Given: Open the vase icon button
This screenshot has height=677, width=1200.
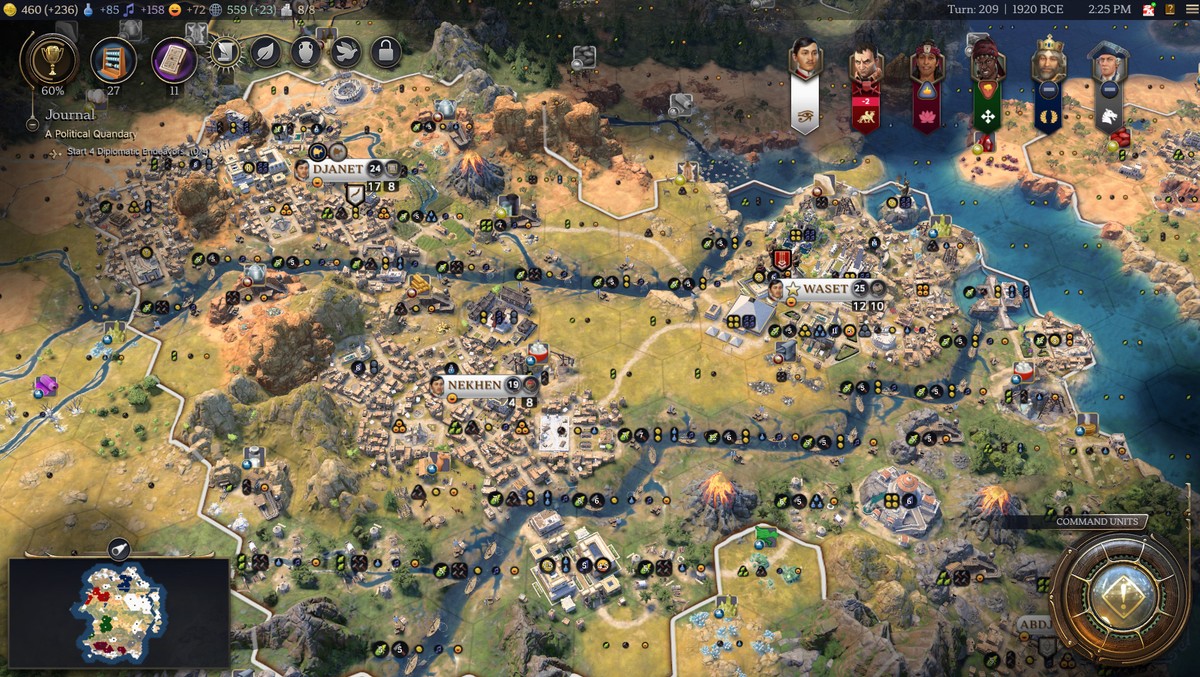Looking at the screenshot, I should coord(305,51).
